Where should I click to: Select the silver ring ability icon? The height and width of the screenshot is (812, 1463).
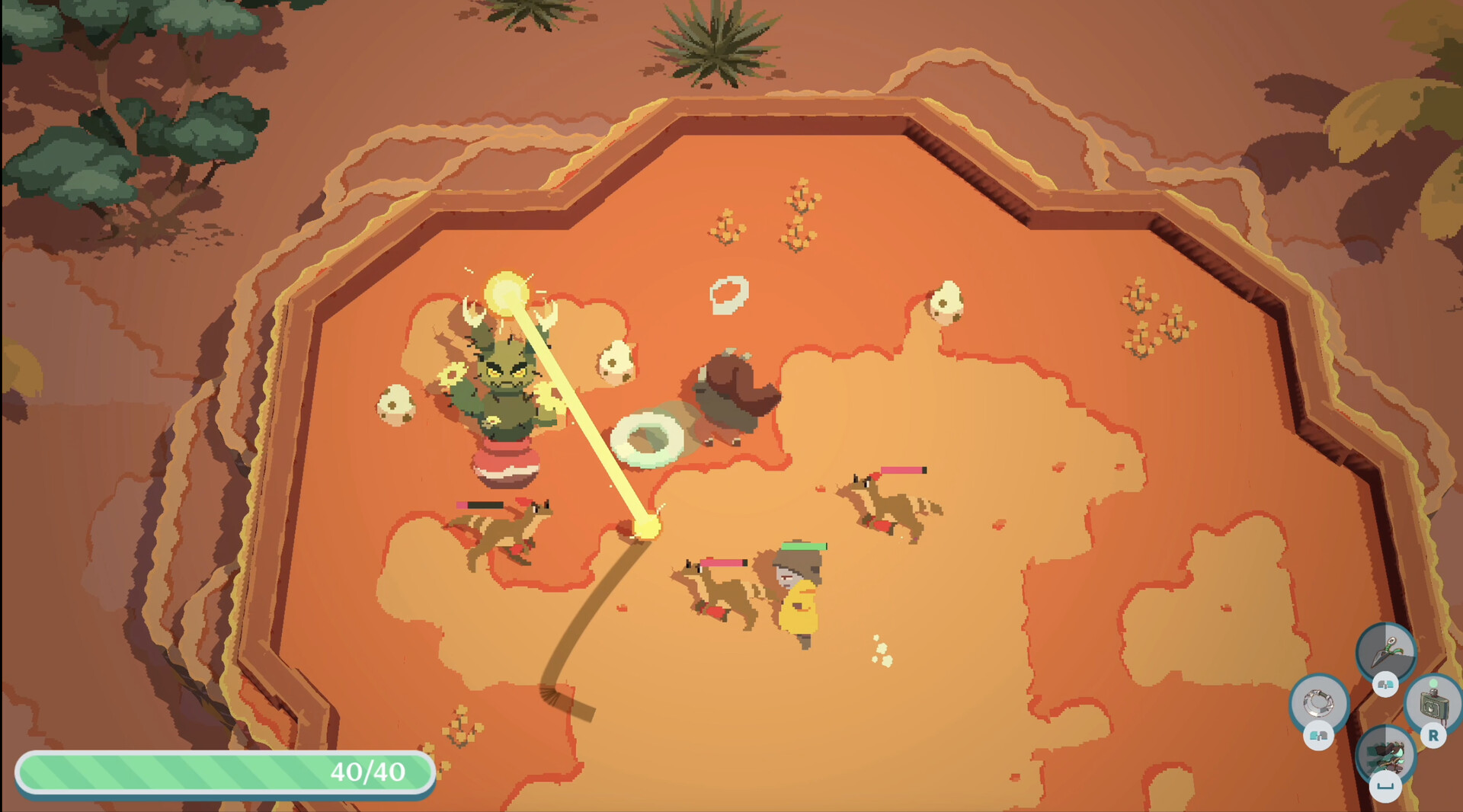[1321, 704]
